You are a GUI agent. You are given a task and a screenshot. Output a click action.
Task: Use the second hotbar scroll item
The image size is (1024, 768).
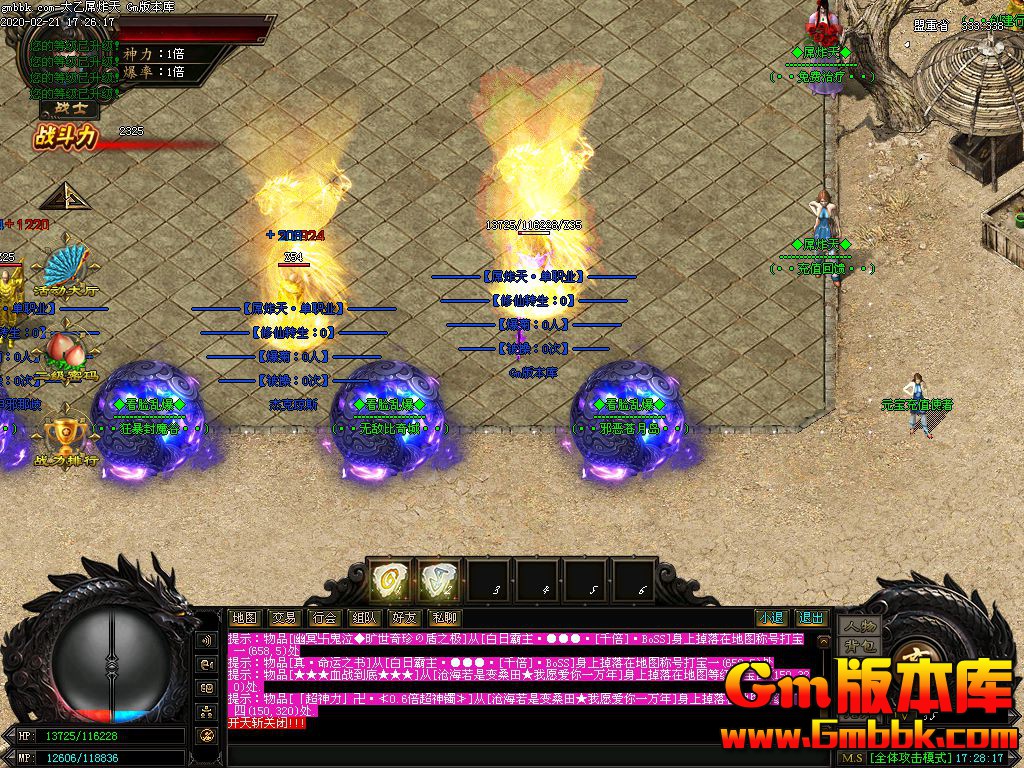[437, 579]
